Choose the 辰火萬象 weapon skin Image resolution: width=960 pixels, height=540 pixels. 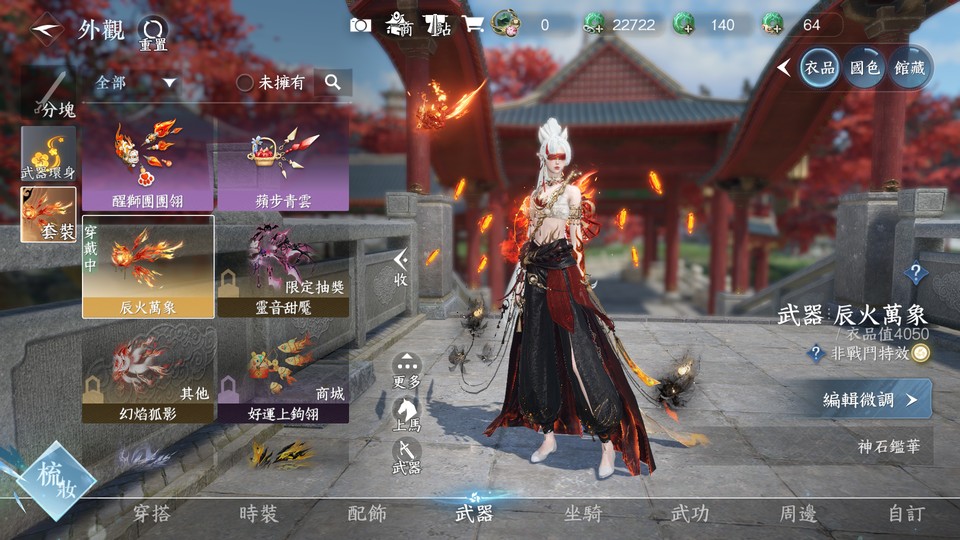click(x=148, y=266)
